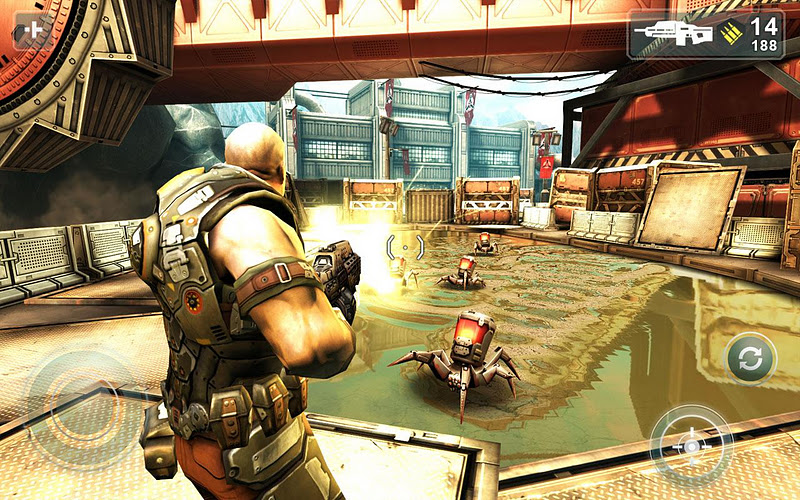Reload using the circular arrows button

(x=751, y=358)
